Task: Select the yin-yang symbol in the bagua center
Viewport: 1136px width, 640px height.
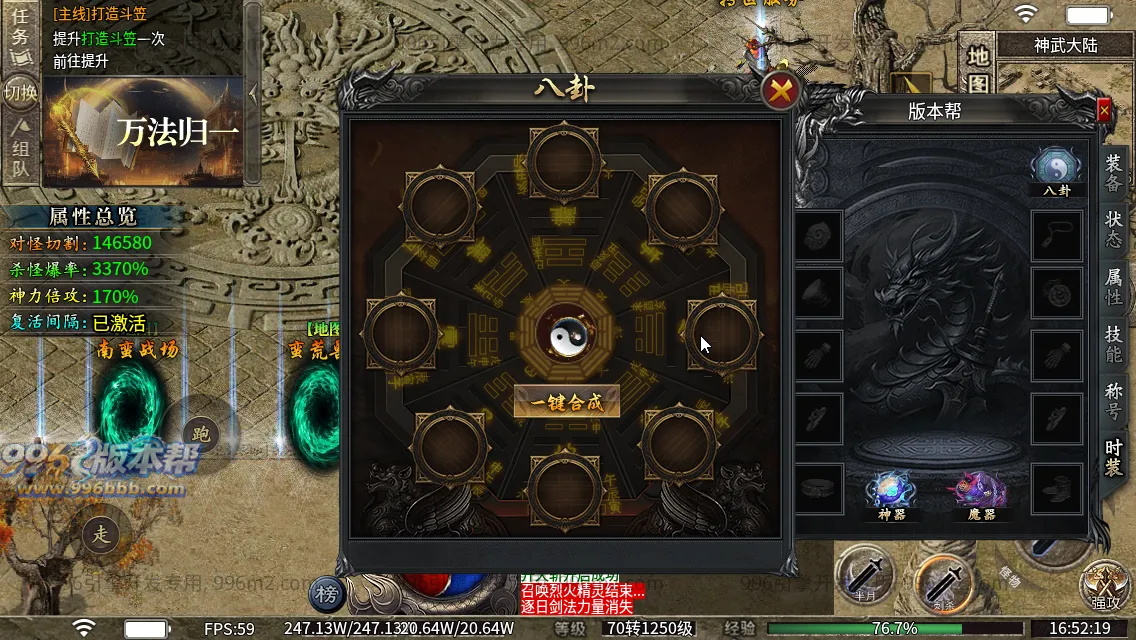Action: point(566,339)
